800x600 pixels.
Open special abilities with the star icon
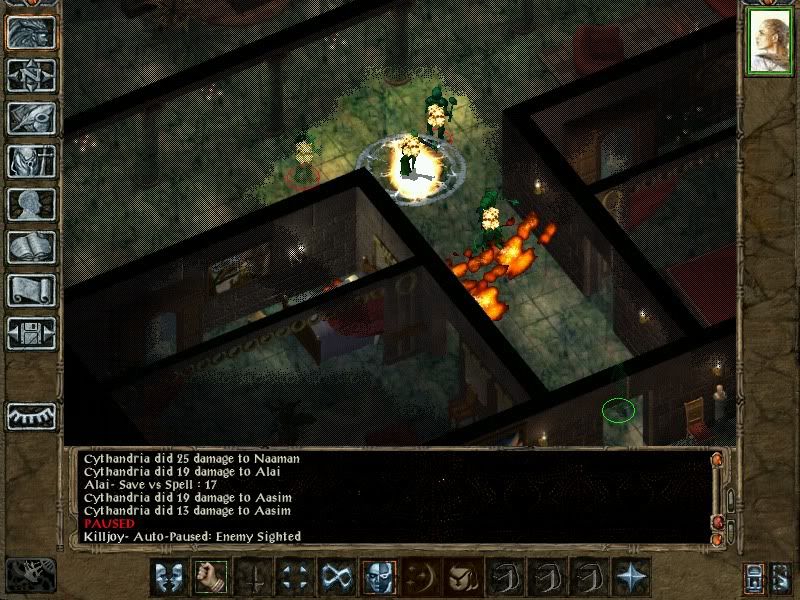(632, 577)
